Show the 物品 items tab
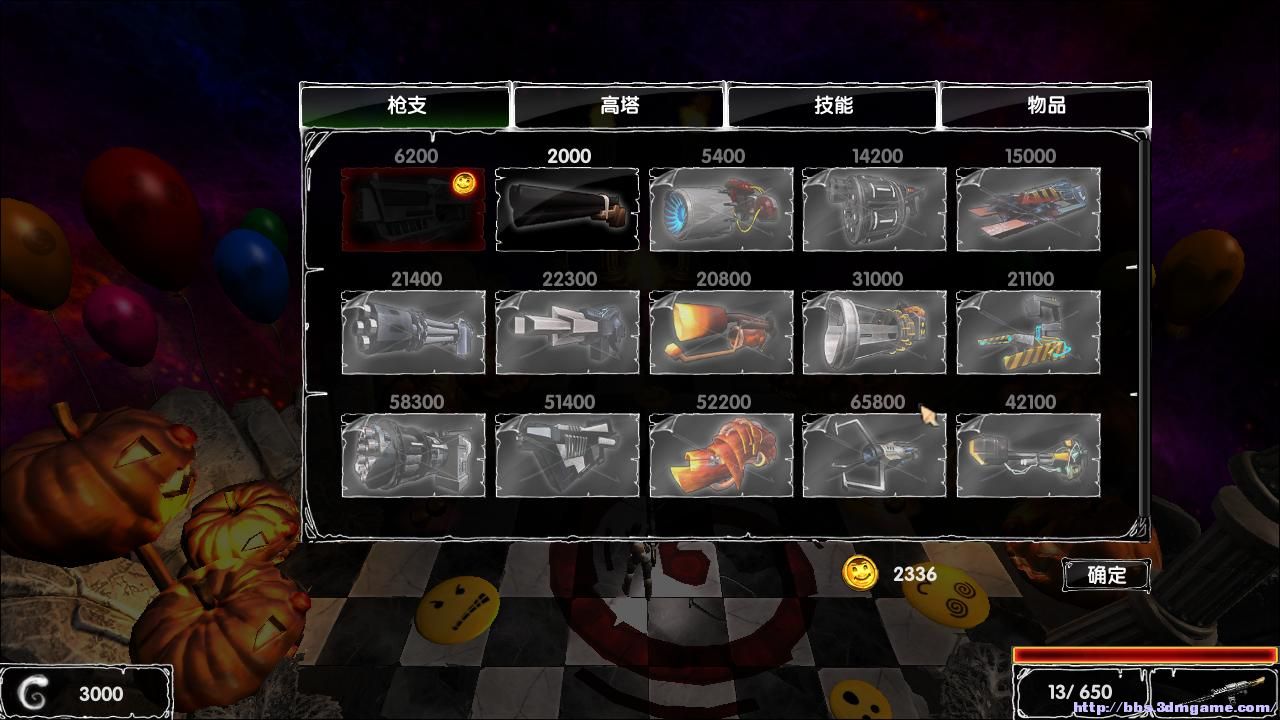This screenshot has width=1280, height=720. click(x=1046, y=105)
